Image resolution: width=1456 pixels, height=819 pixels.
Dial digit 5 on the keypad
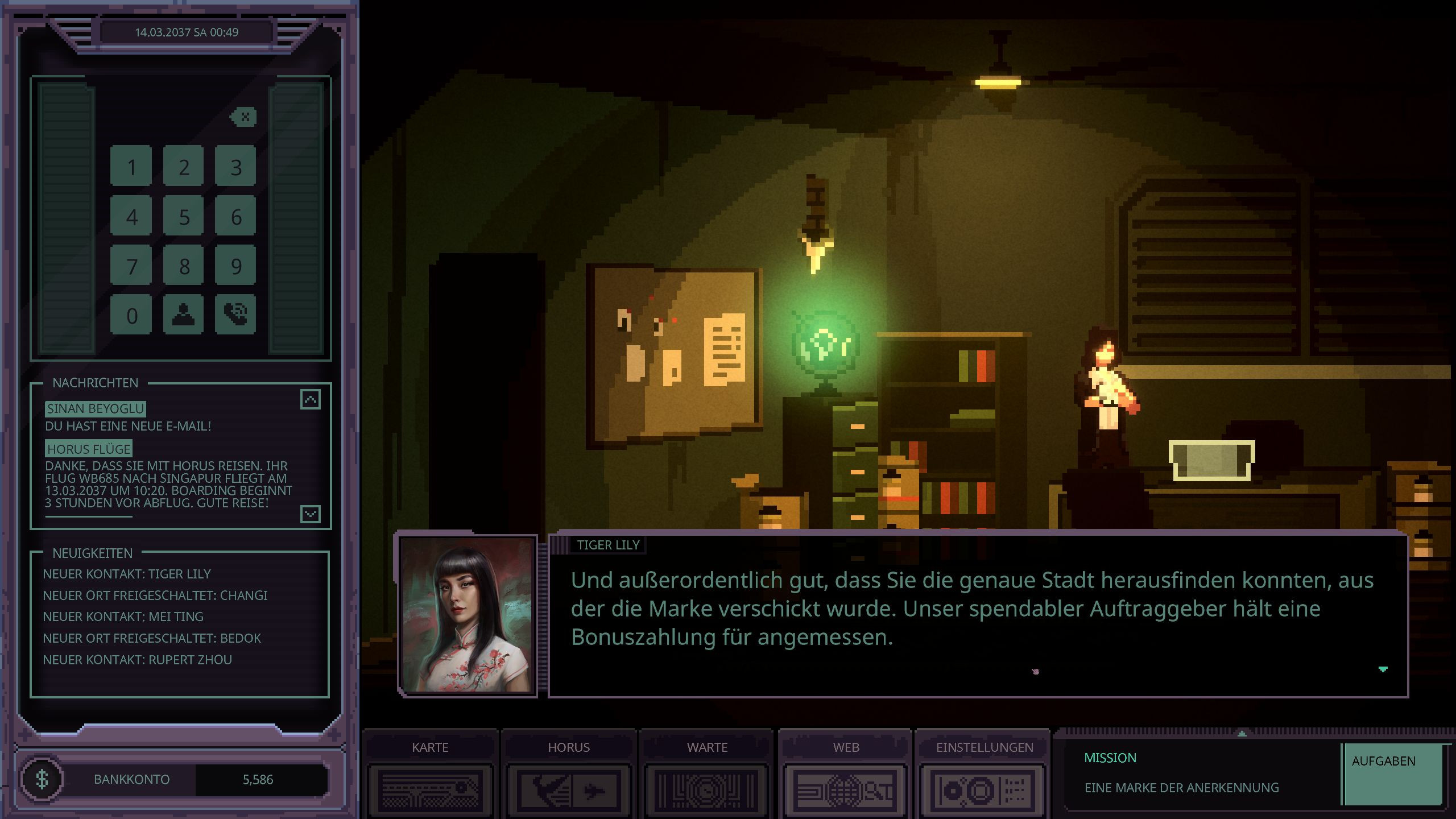tap(184, 217)
